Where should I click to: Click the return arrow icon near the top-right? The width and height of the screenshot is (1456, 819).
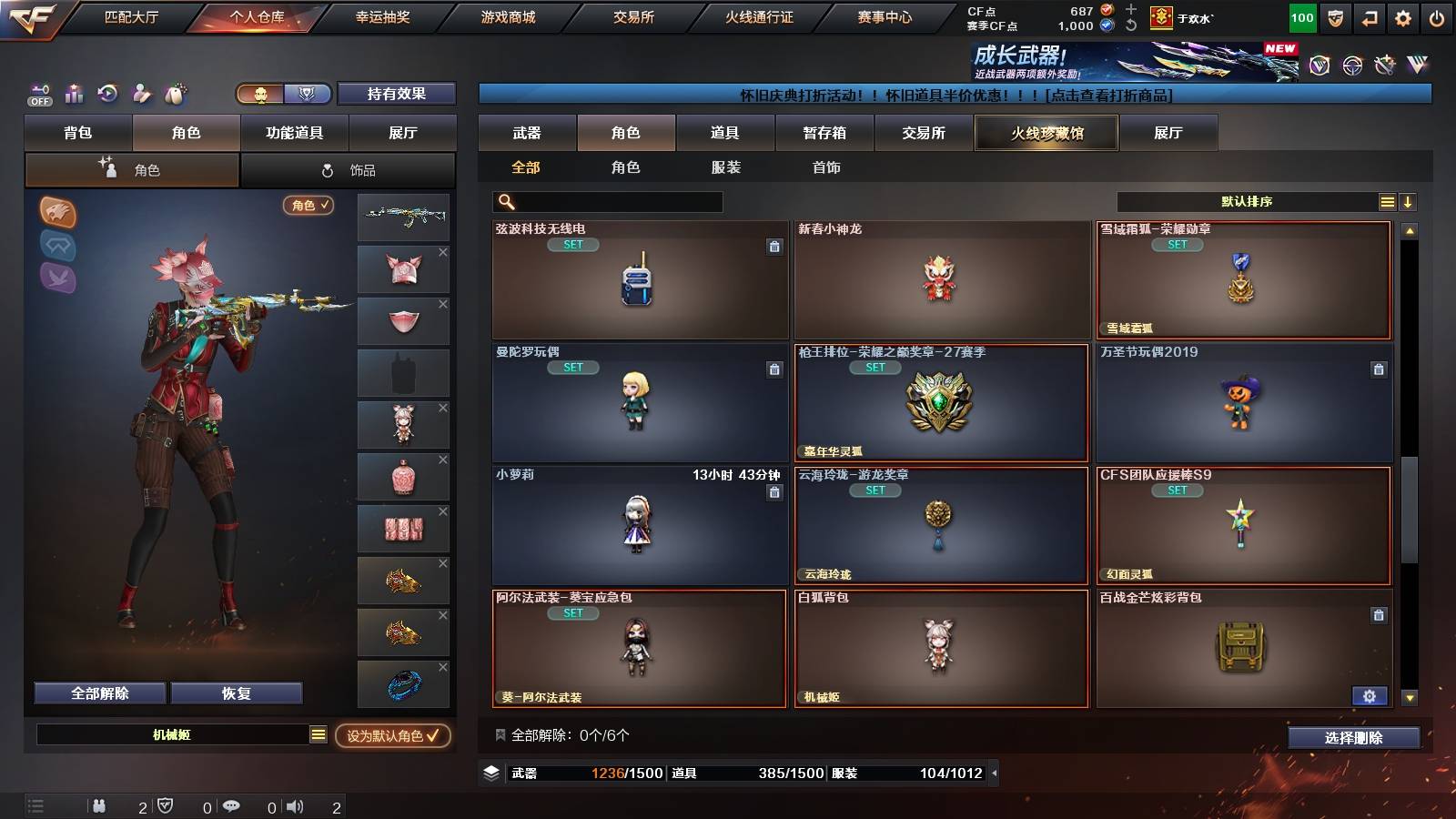coord(1368,16)
